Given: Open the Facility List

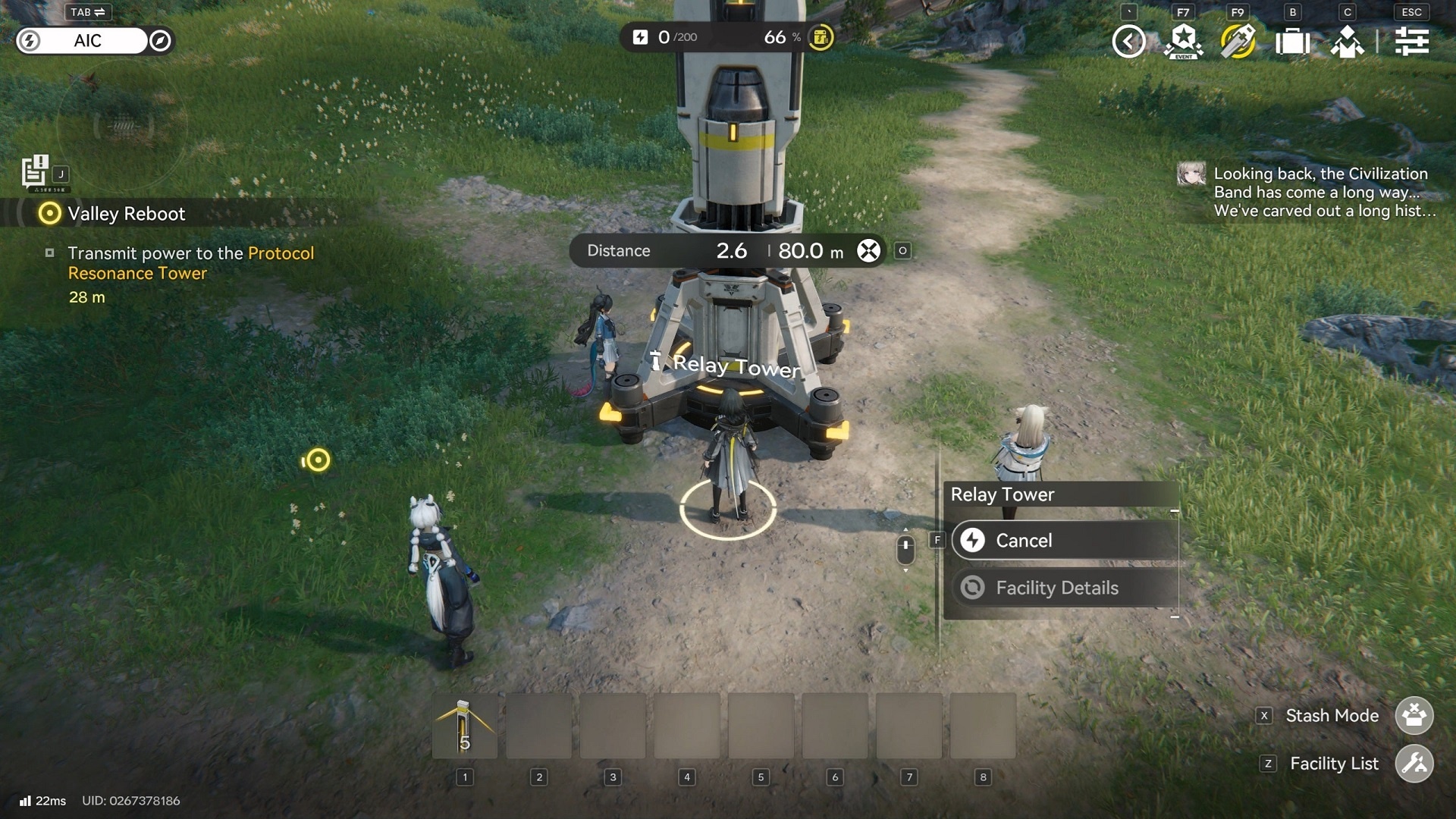Looking at the screenshot, I should coord(1414,764).
